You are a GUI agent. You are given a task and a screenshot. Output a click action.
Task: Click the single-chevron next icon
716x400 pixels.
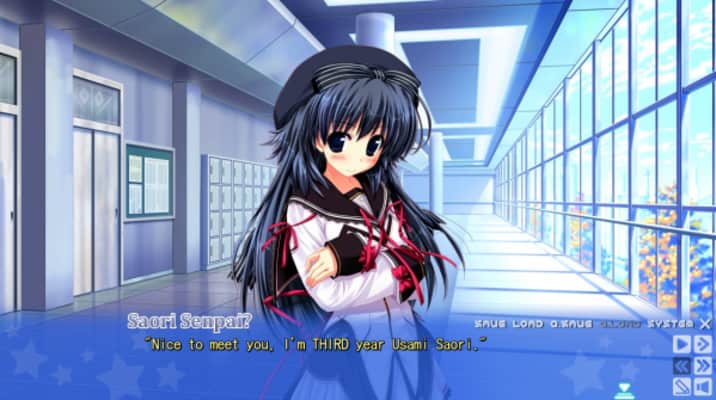704,344
